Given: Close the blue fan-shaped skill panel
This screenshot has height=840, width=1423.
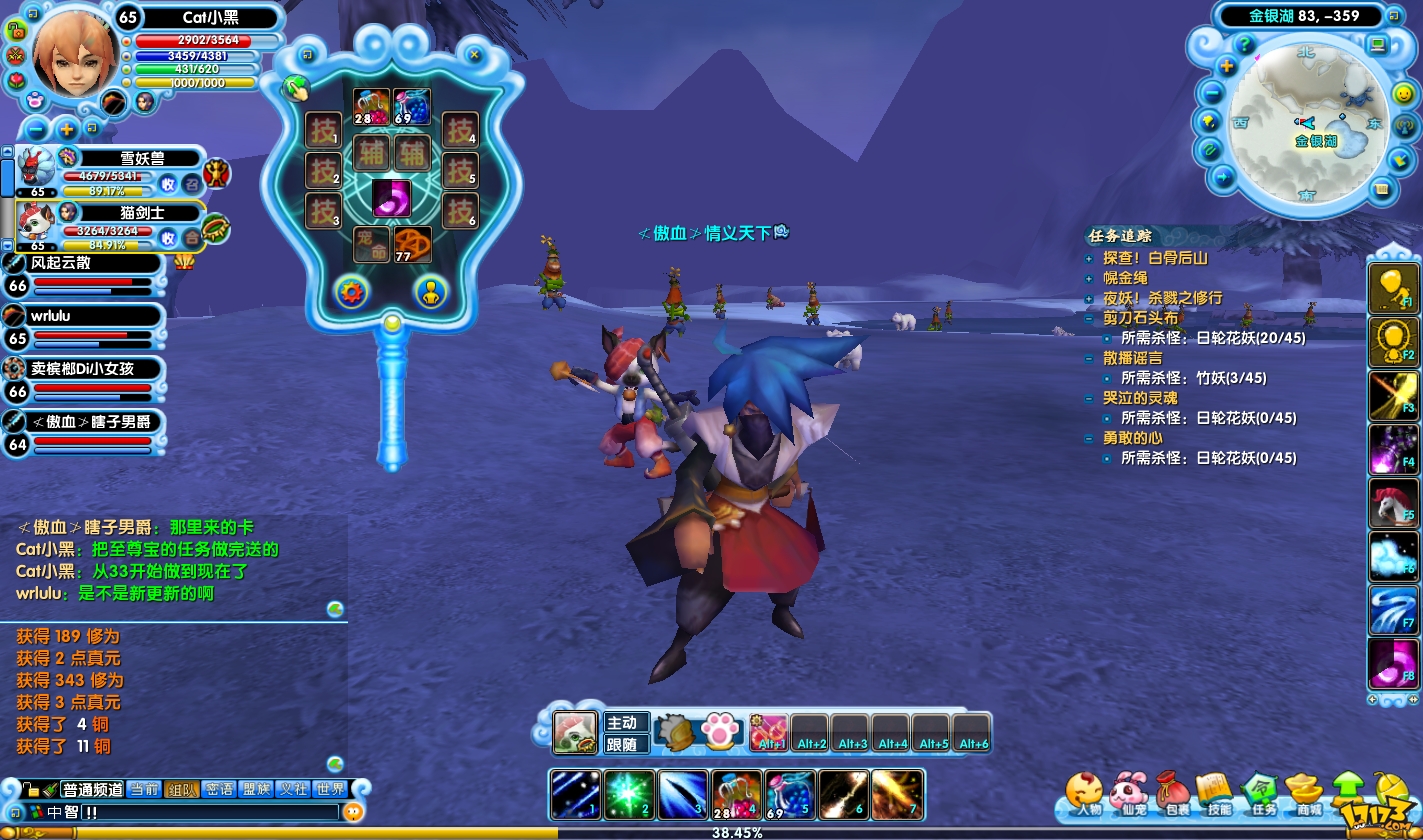Looking at the screenshot, I should coord(475,55).
